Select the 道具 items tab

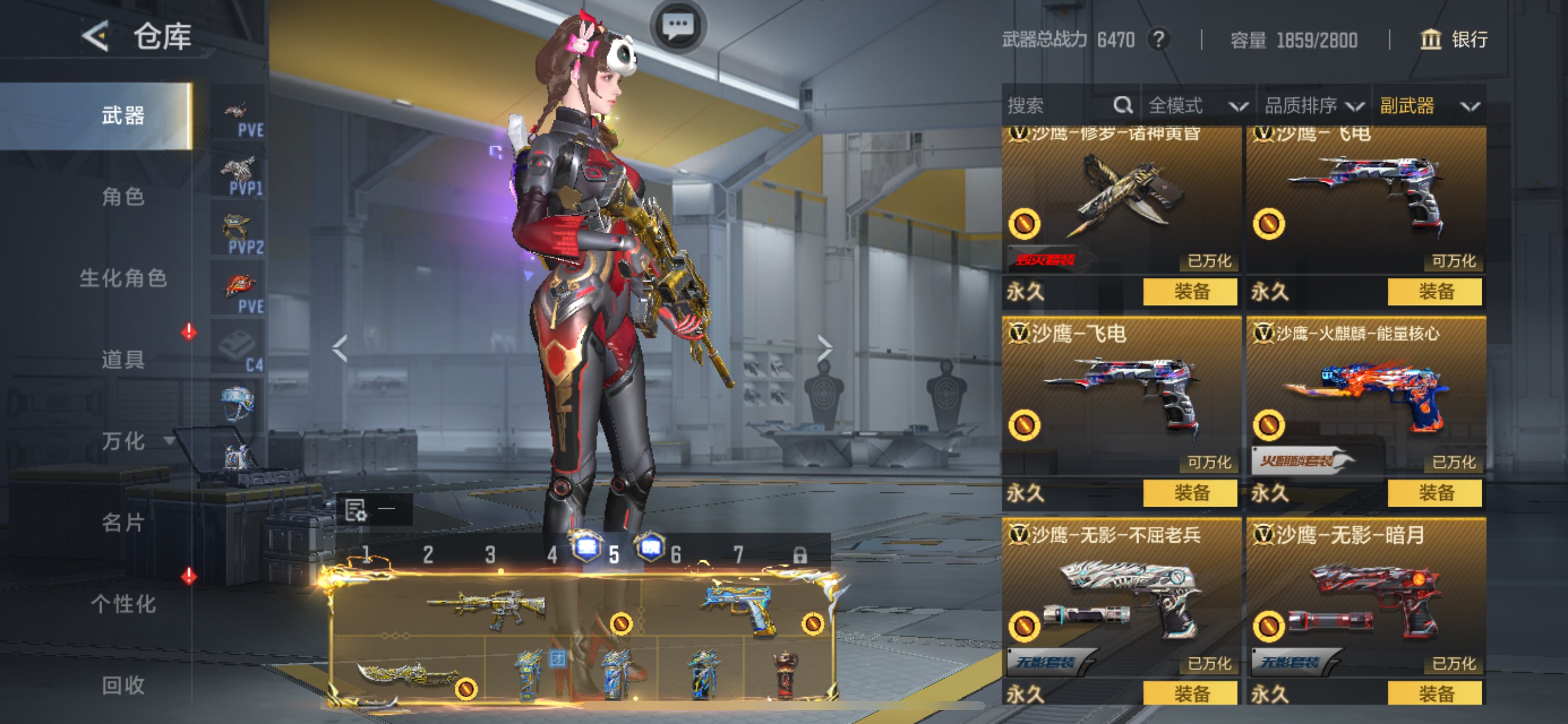click(123, 359)
